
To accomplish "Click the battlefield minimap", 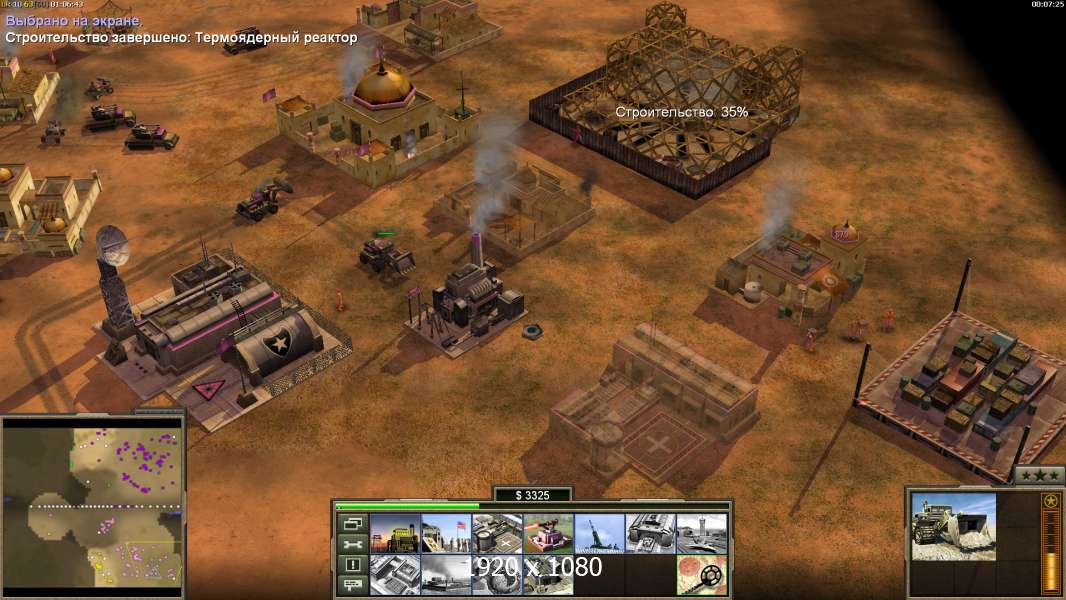I will pos(93,502).
